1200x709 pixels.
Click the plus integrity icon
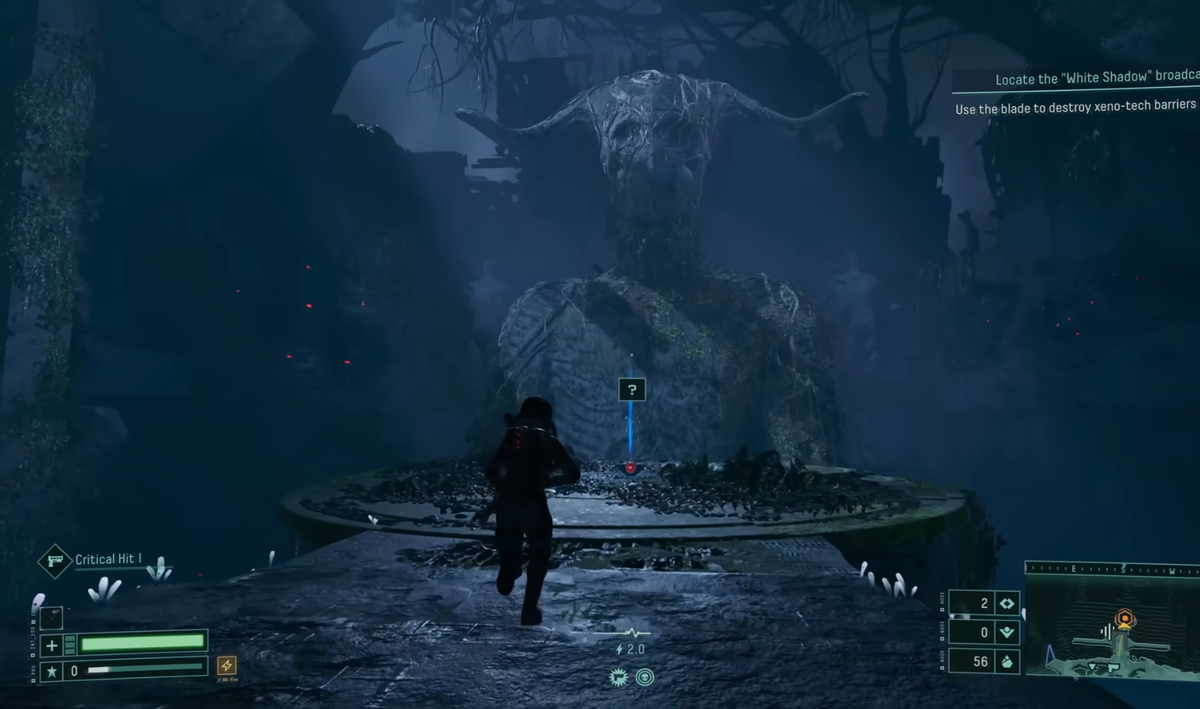[52, 645]
